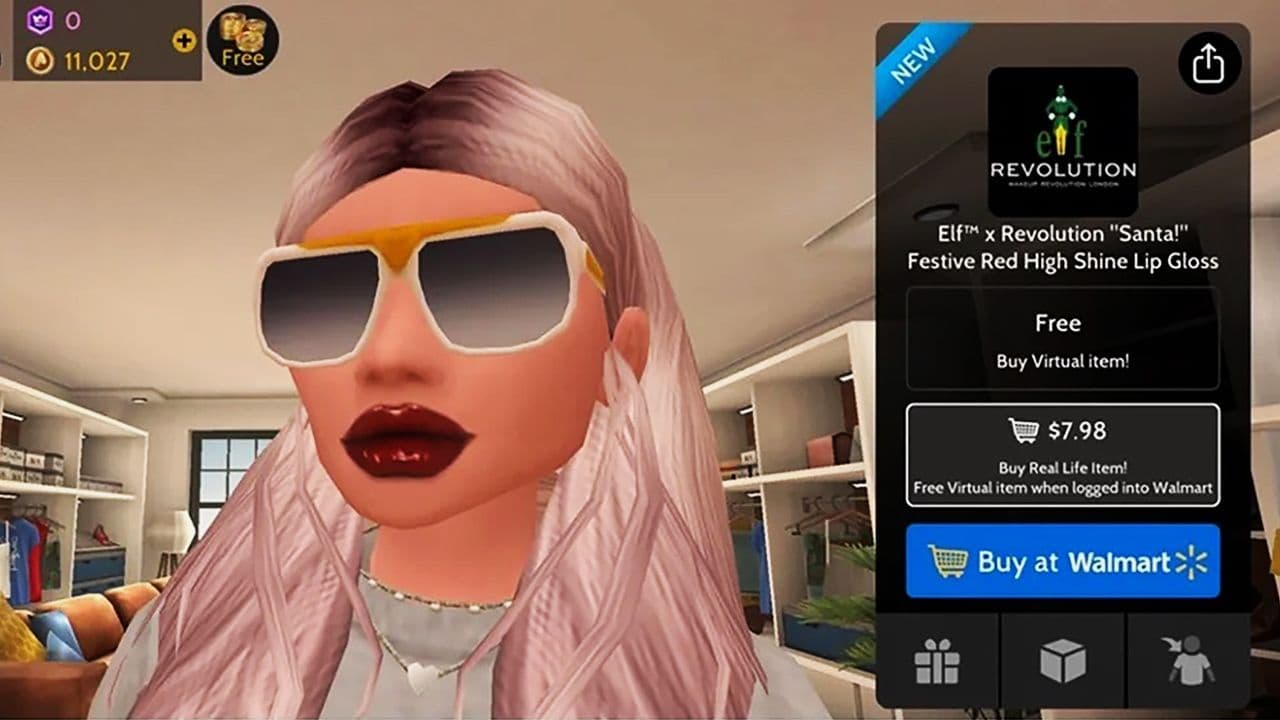This screenshot has height=720, width=1280.
Task: Select the Free 'Buy Virtual item!' option
Action: 1058,338
